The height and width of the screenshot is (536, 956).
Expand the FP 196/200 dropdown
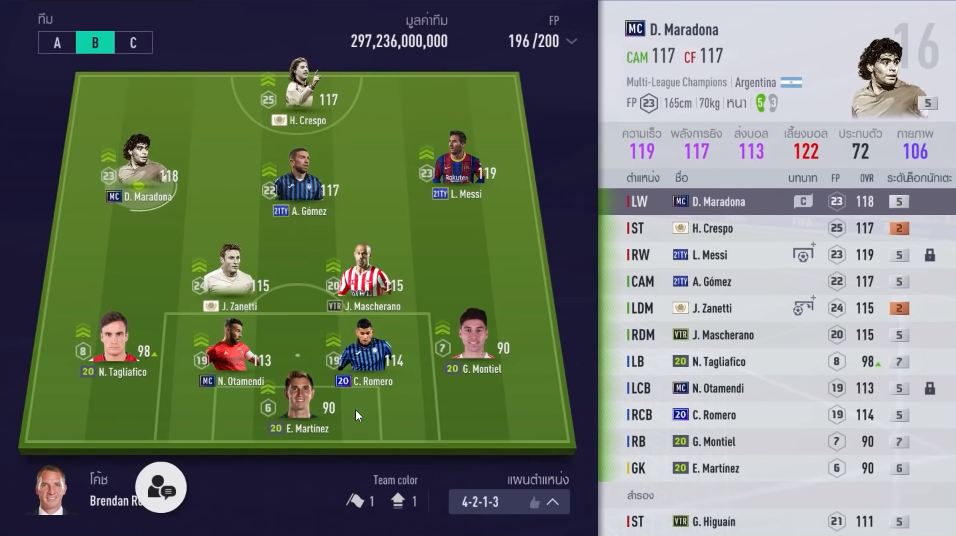point(571,42)
